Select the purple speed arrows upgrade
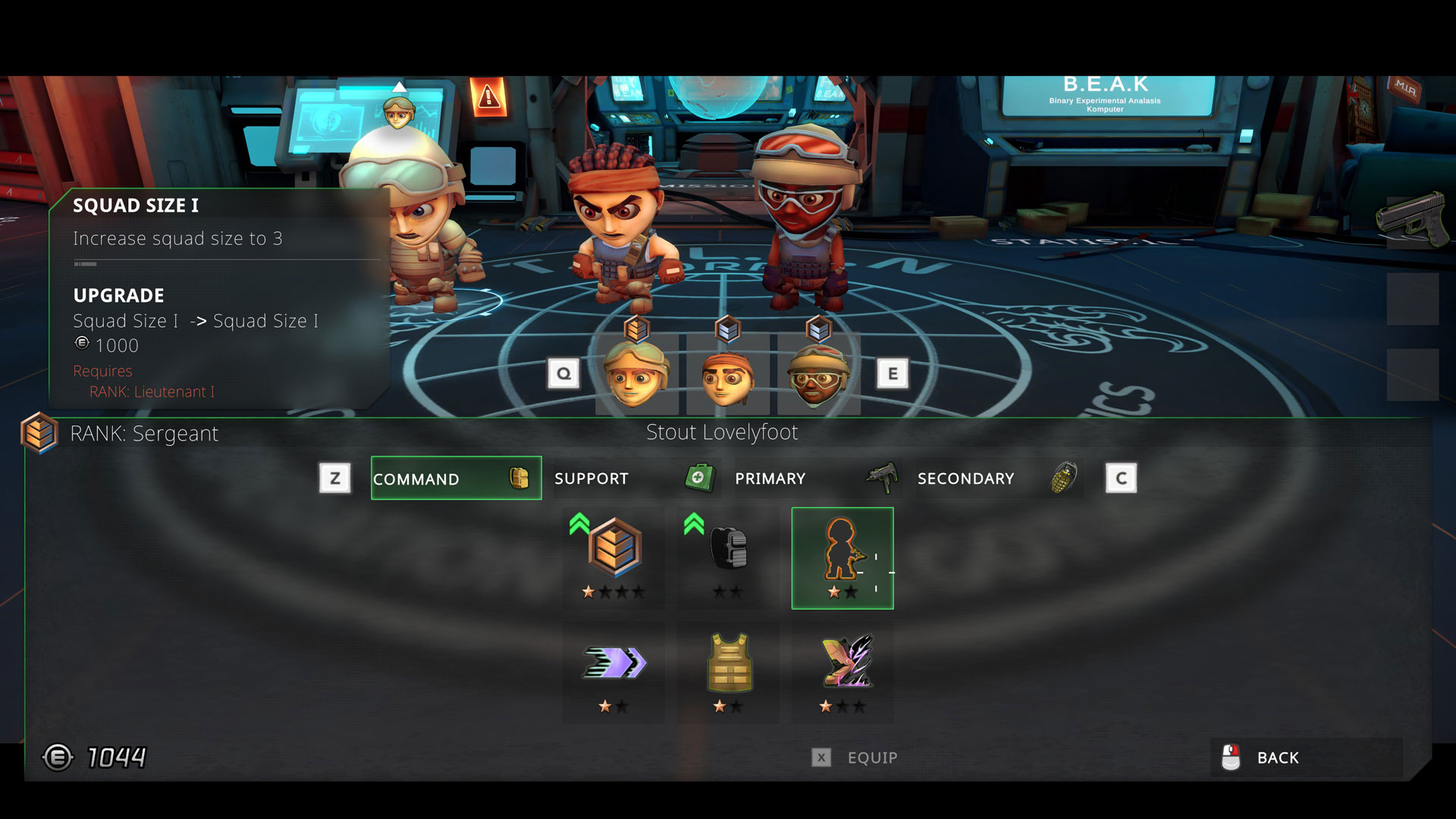 point(613,671)
